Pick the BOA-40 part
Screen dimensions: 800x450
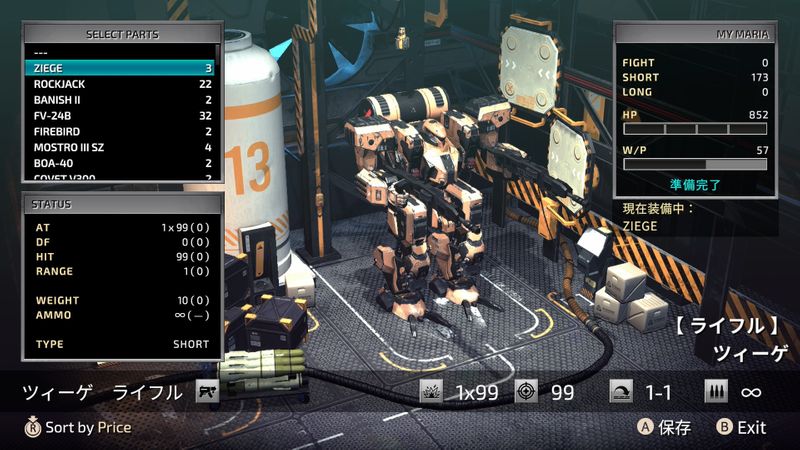tap(120, 163)
